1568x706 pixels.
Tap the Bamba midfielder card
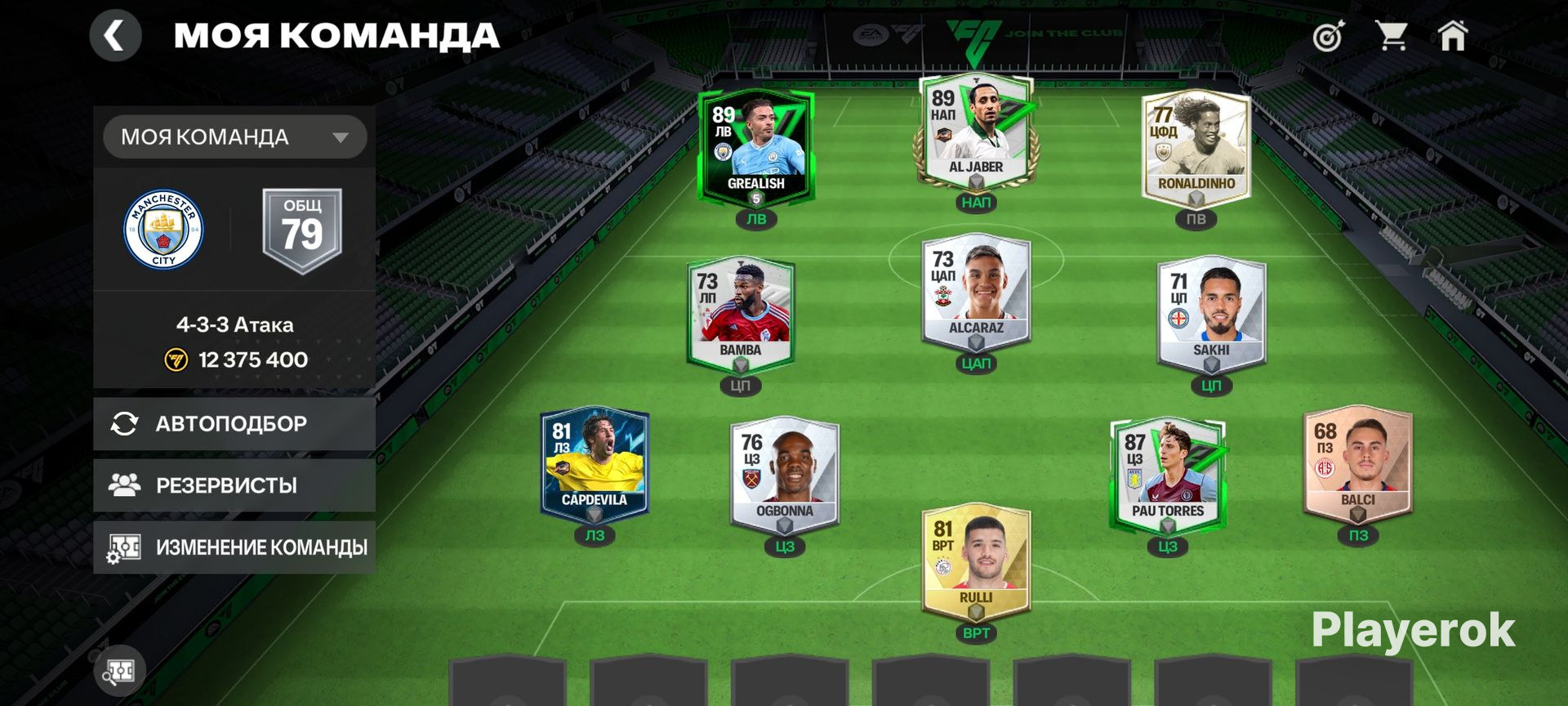click(741, 315)
